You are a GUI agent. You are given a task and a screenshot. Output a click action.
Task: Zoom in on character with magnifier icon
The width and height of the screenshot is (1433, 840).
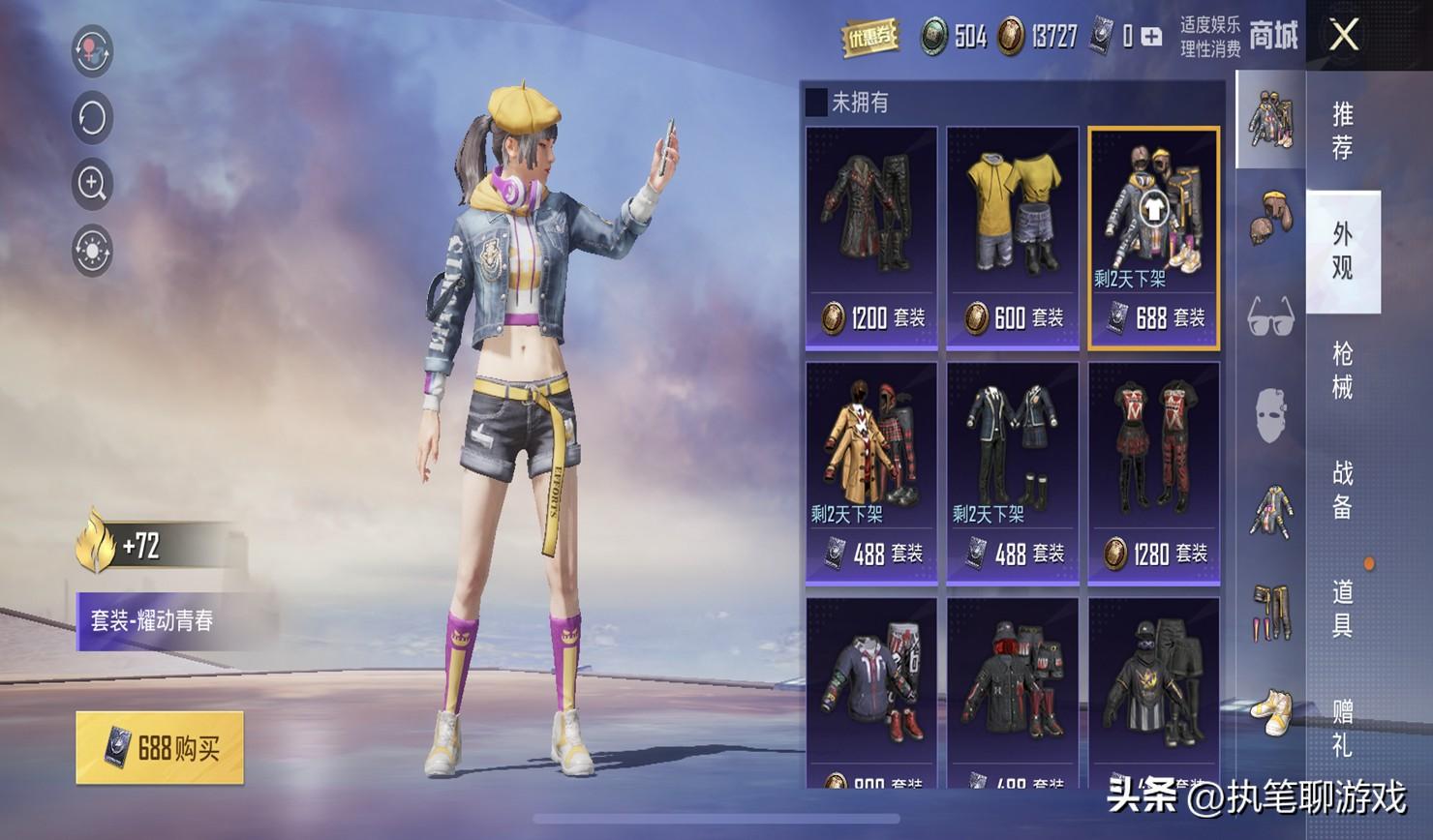[93, 184]
